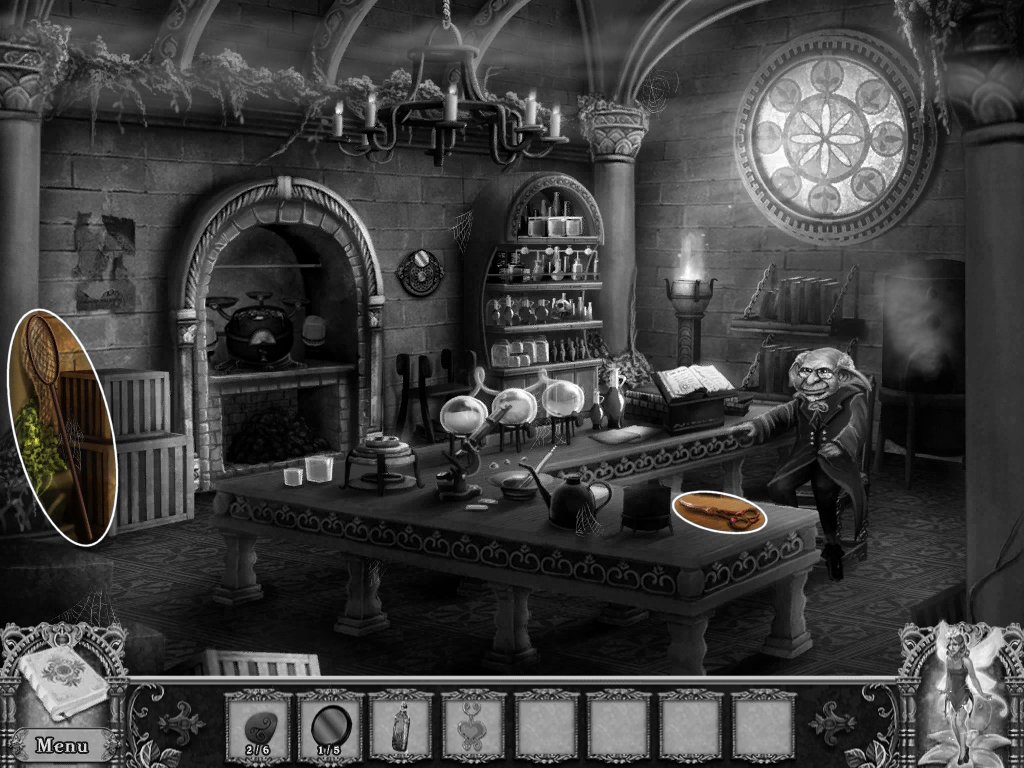Open the white journal book

click(x=62, y=680)
